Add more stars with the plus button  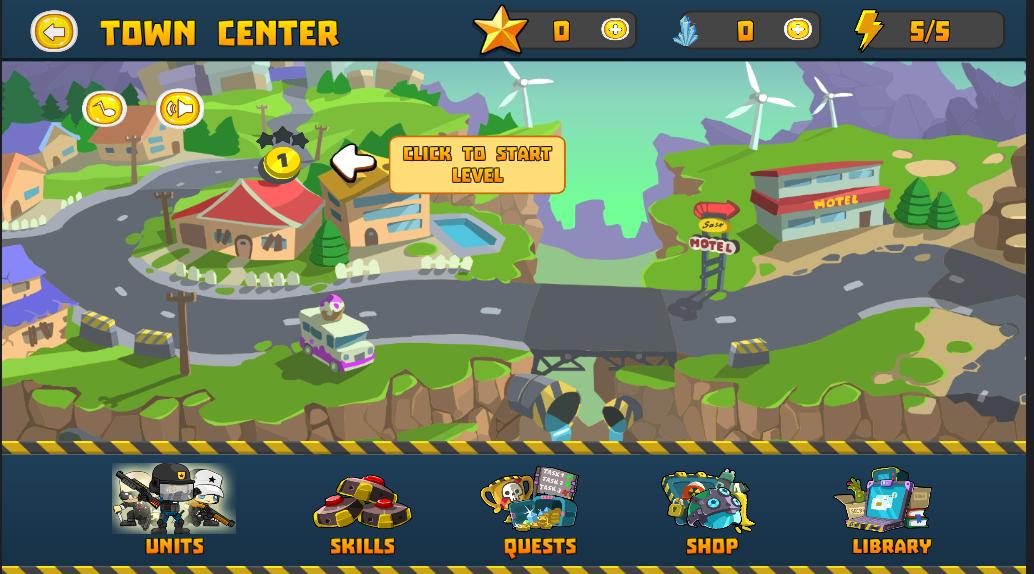coord(615,31)
